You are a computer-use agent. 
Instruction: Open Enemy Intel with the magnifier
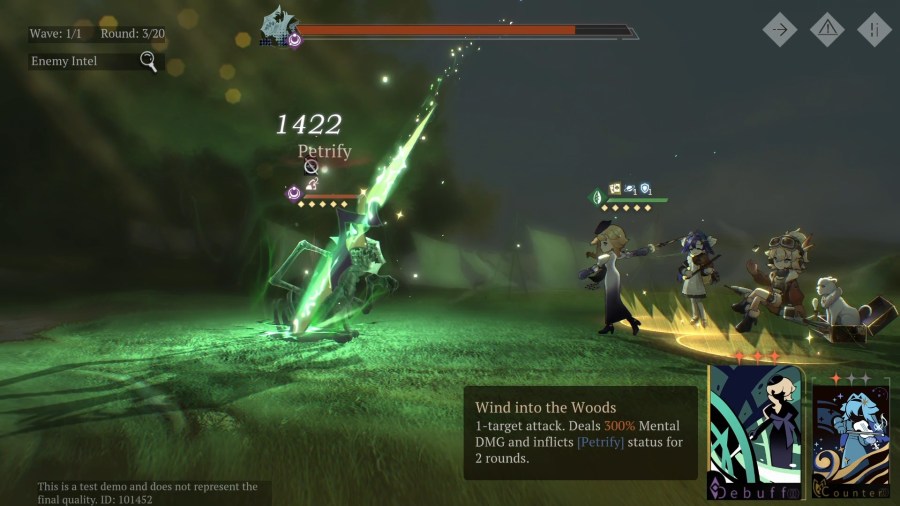[x=148, y=62]
